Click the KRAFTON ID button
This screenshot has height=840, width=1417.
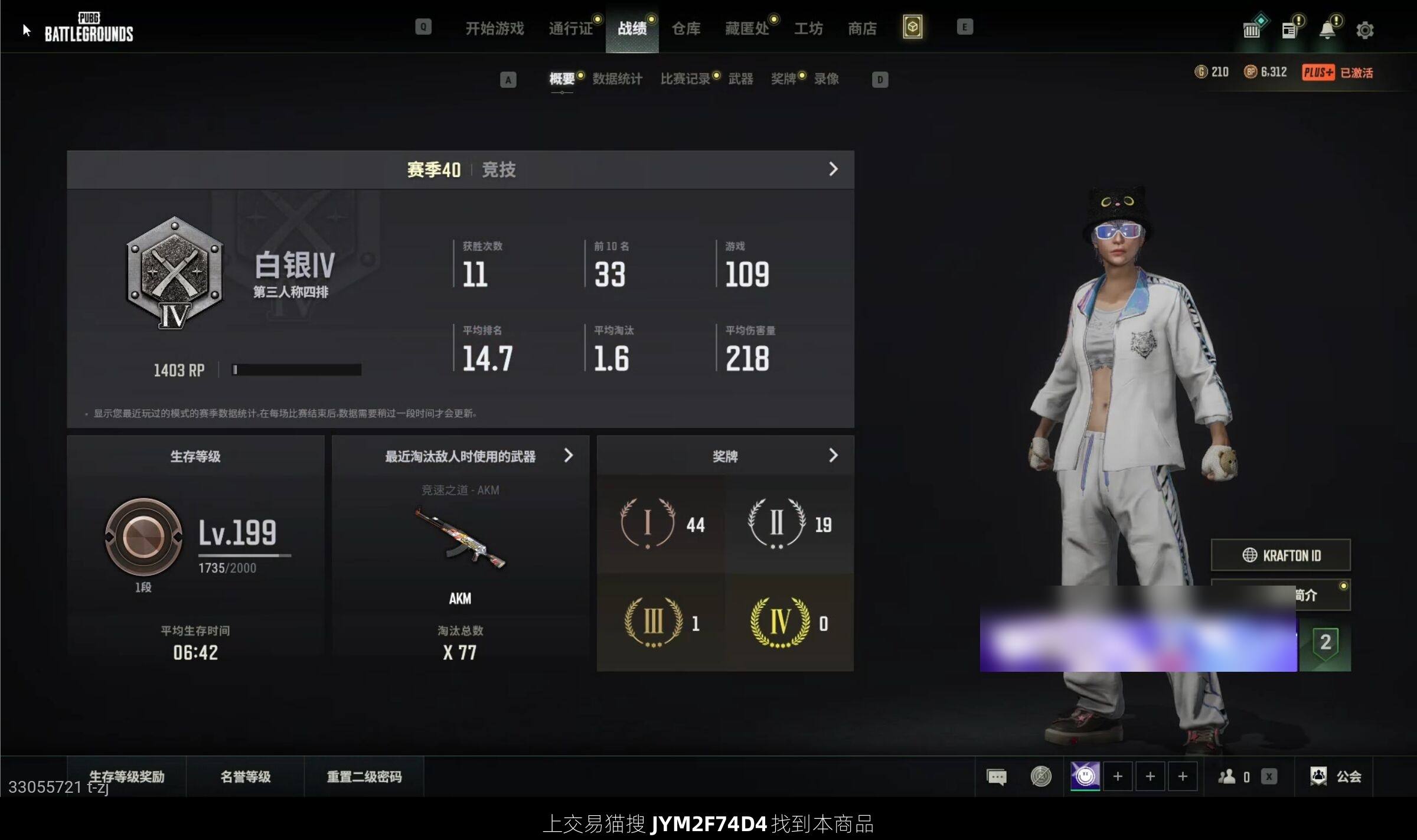pos(1281,555)
